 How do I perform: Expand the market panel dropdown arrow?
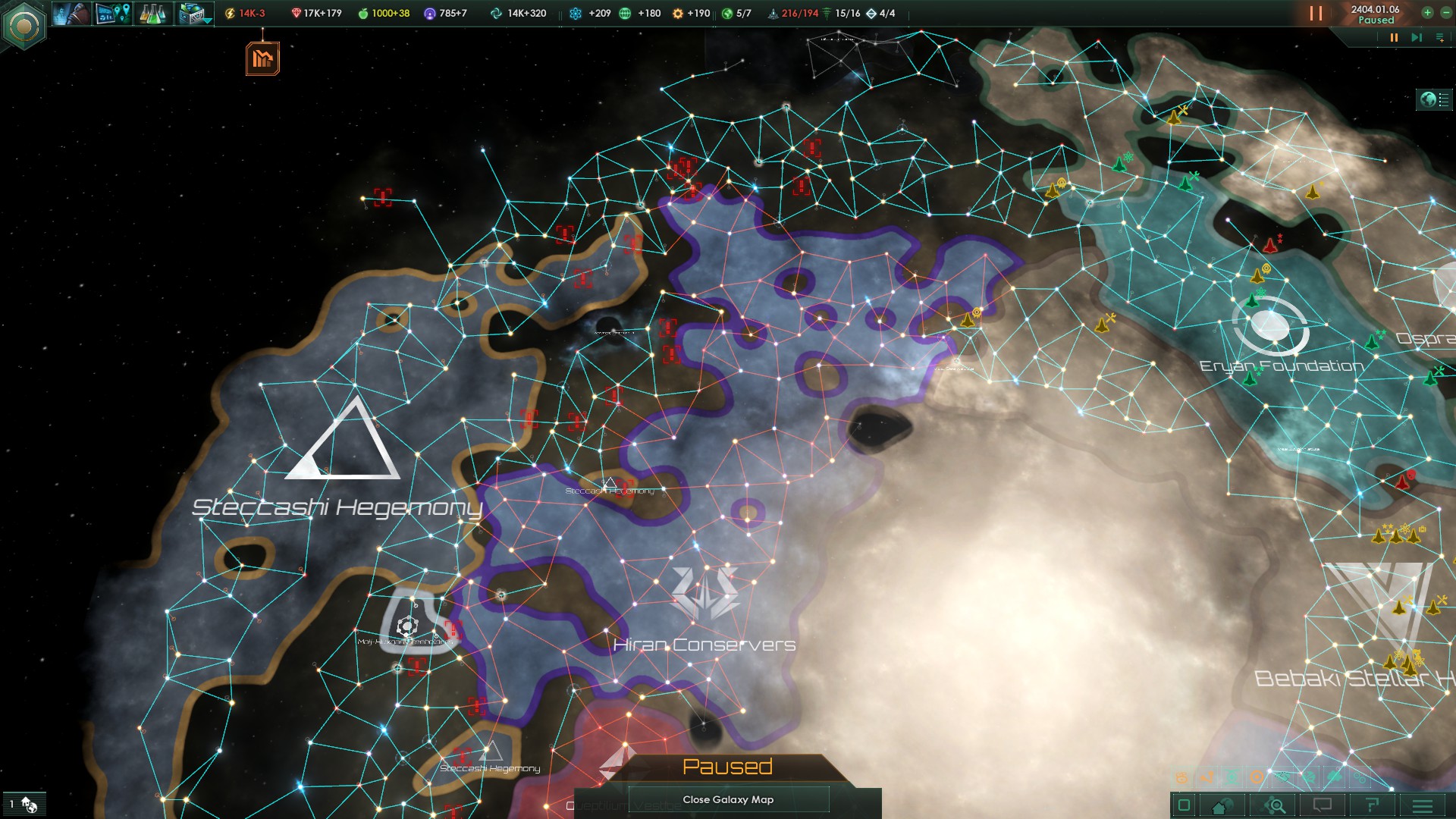coord(206,20)
